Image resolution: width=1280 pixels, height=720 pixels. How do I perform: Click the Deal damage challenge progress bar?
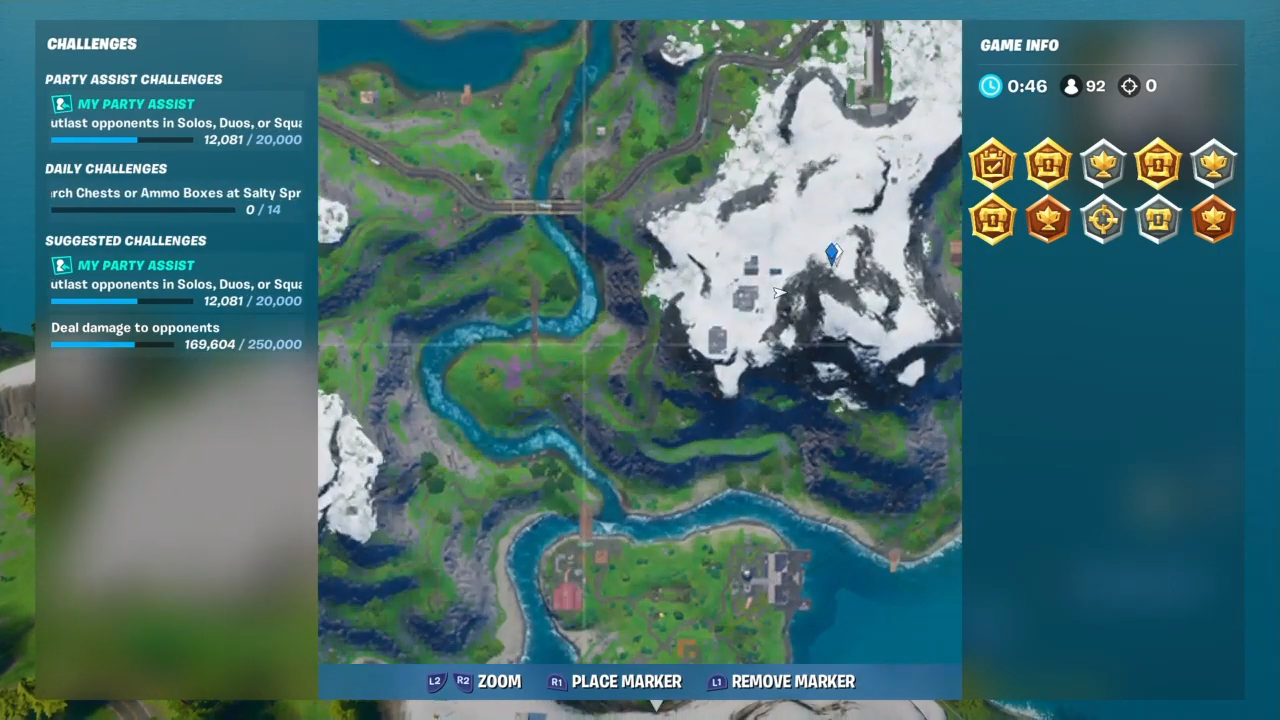(x=112, y=344)
